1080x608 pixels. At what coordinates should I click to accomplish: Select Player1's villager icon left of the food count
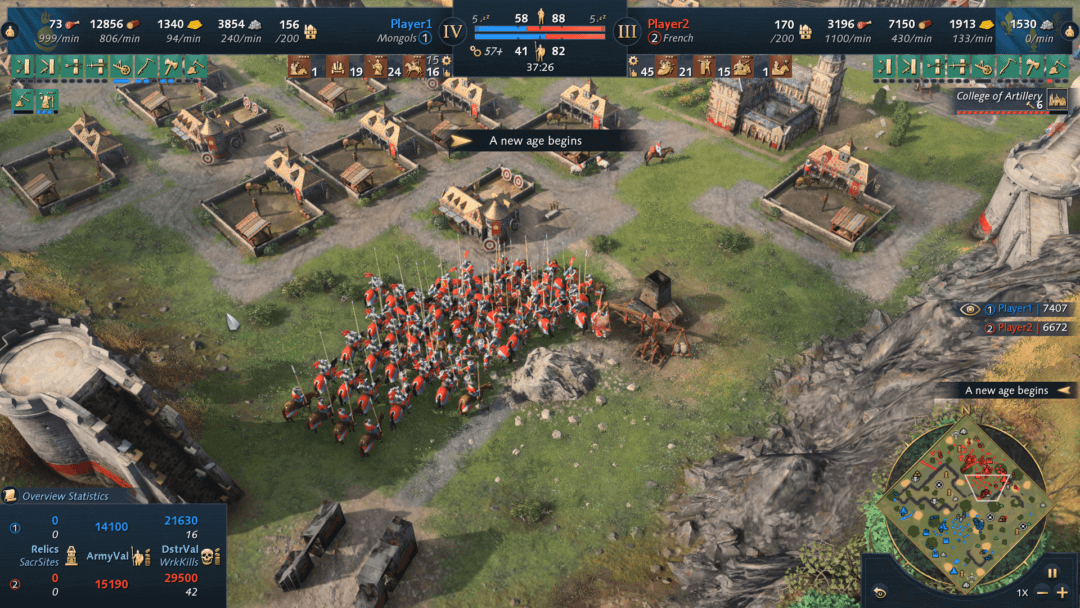(13, 30)
